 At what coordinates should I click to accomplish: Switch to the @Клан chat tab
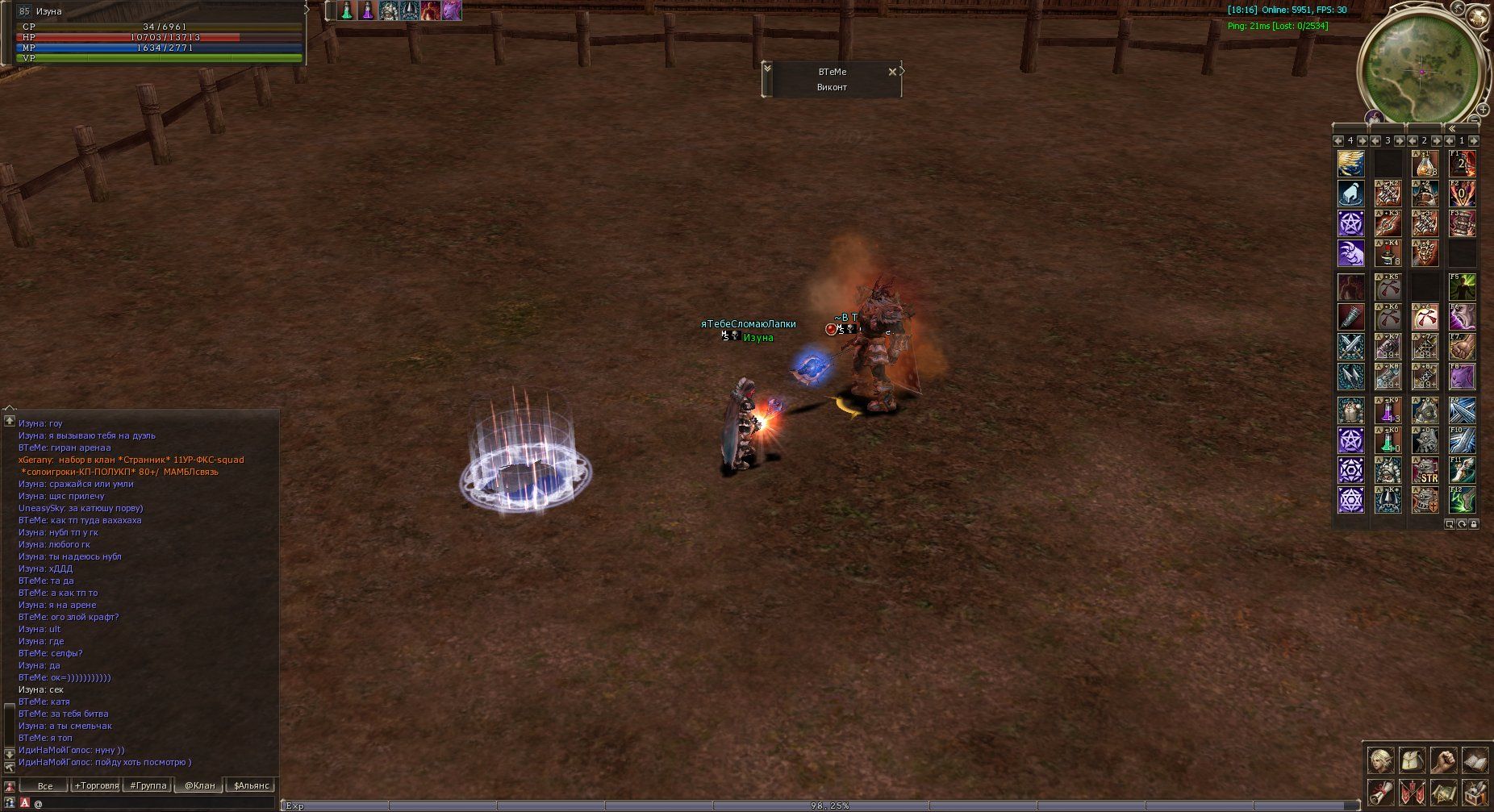click(200, 785)
